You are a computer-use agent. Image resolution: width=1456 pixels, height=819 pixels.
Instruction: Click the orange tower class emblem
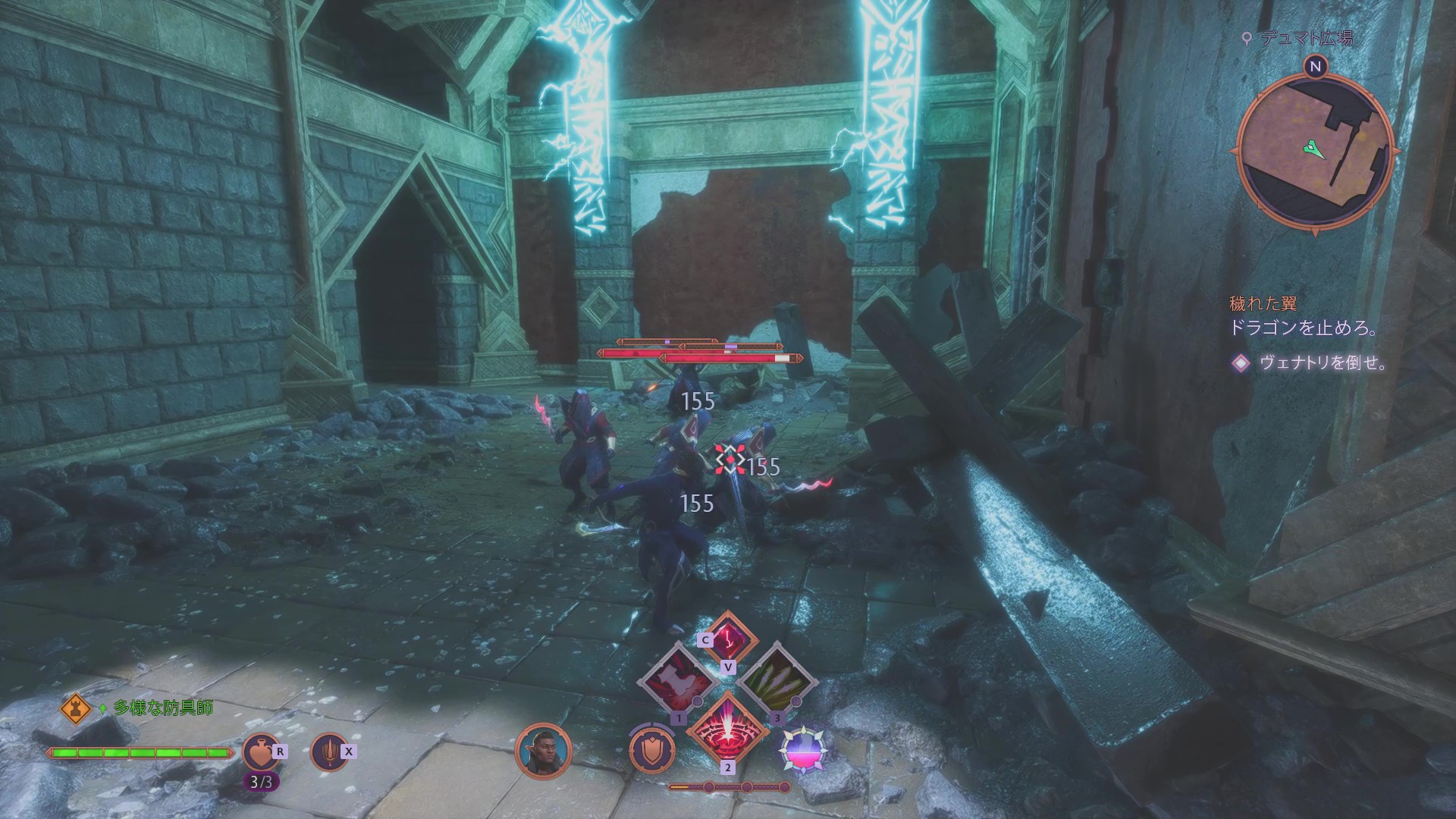75,709
